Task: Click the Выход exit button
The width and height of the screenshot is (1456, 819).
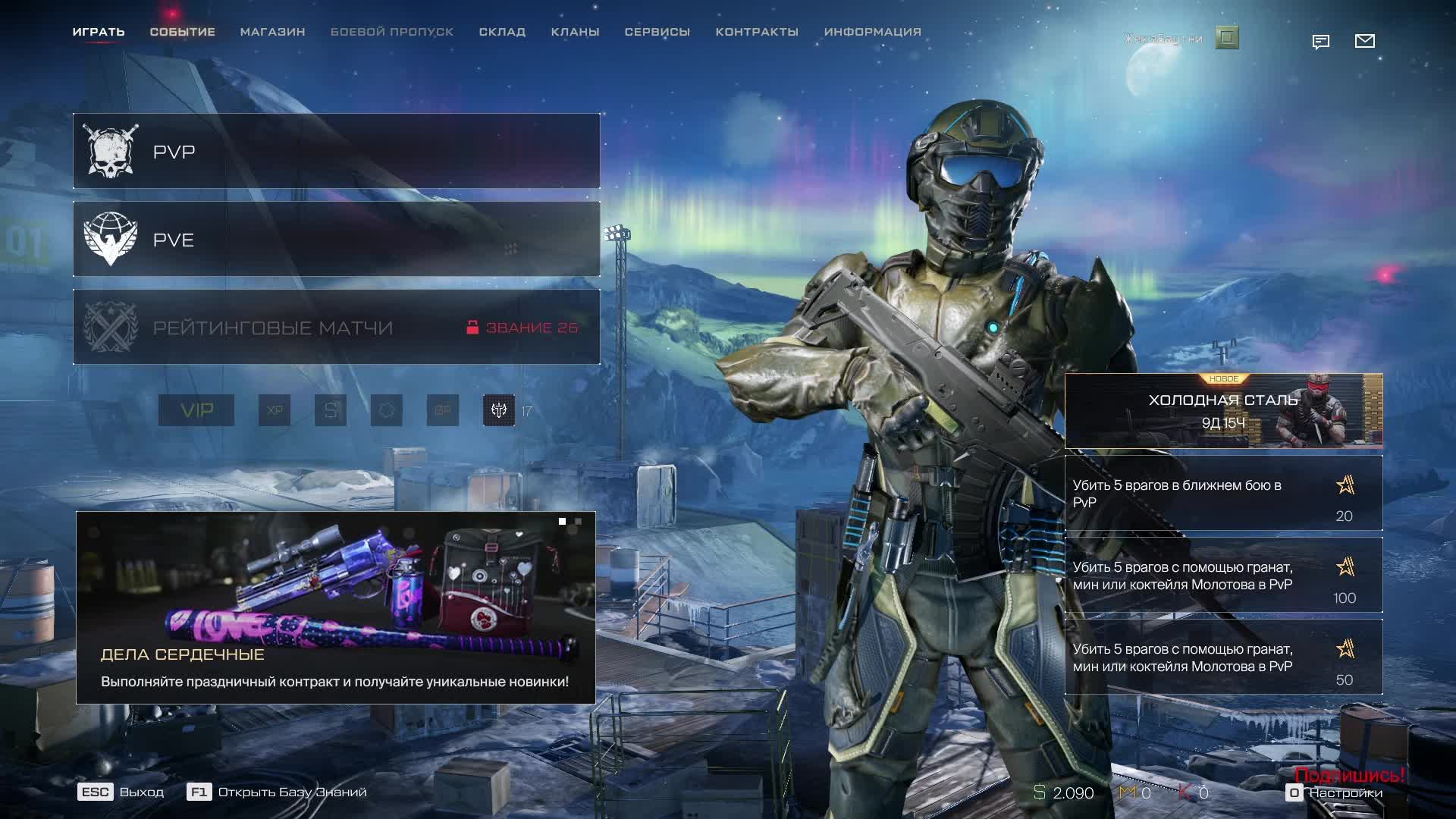Action: point(121,792)
